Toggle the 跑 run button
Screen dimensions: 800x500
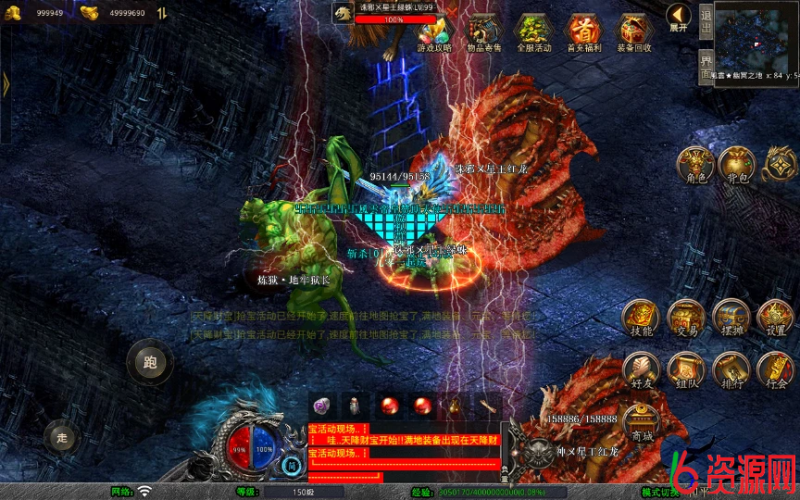tap(150, 362)
